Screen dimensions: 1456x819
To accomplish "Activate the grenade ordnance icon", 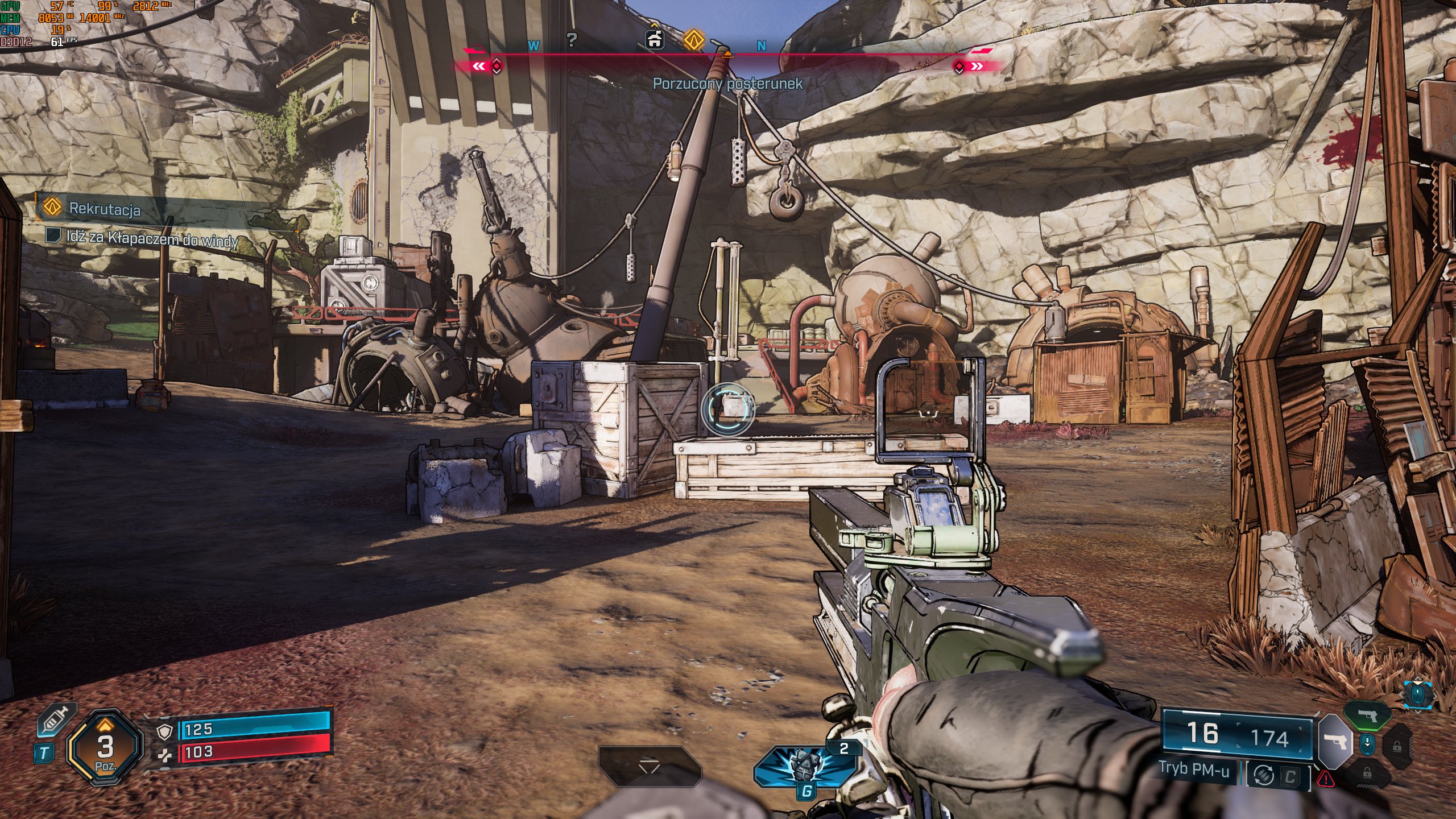I will (x=804, y=766).
